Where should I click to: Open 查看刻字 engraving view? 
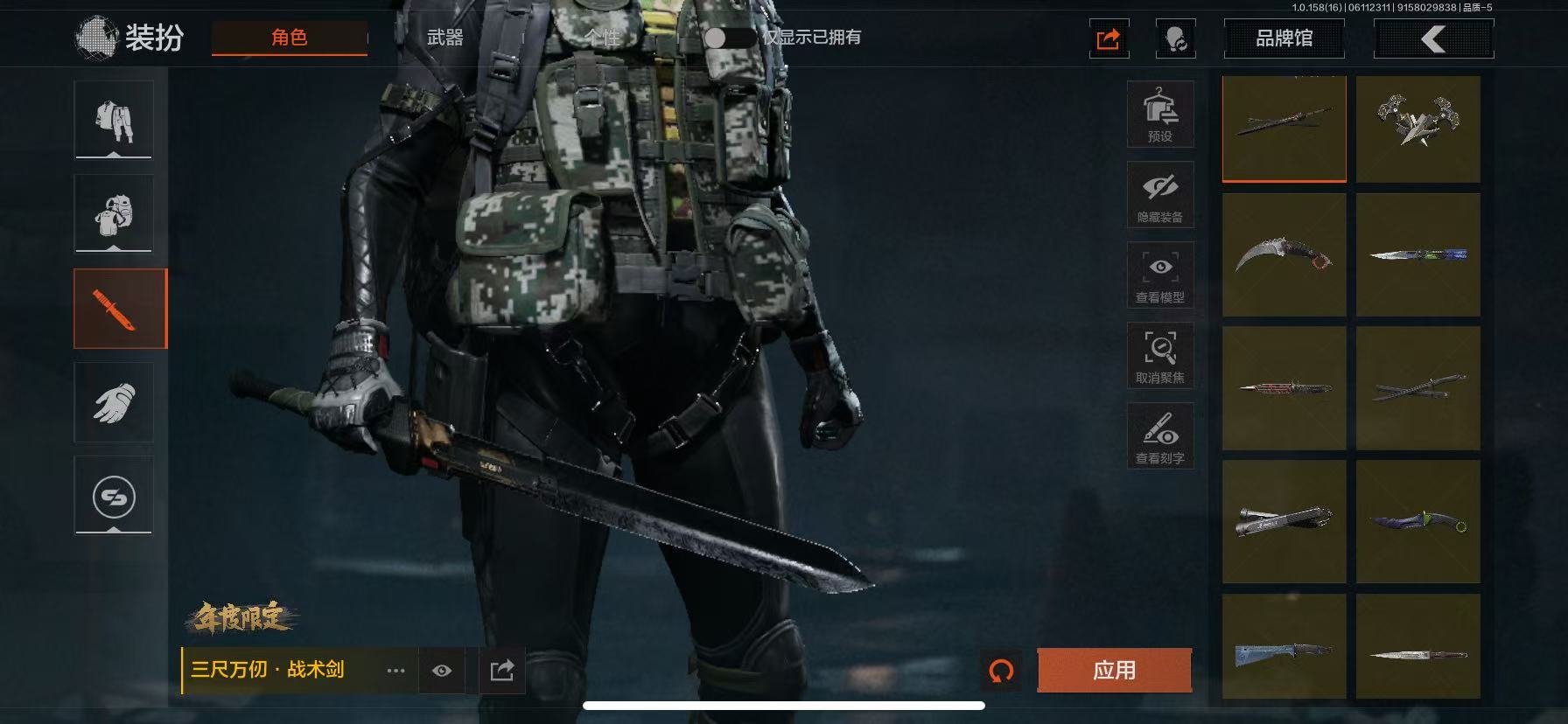[x=1160, y=436]
